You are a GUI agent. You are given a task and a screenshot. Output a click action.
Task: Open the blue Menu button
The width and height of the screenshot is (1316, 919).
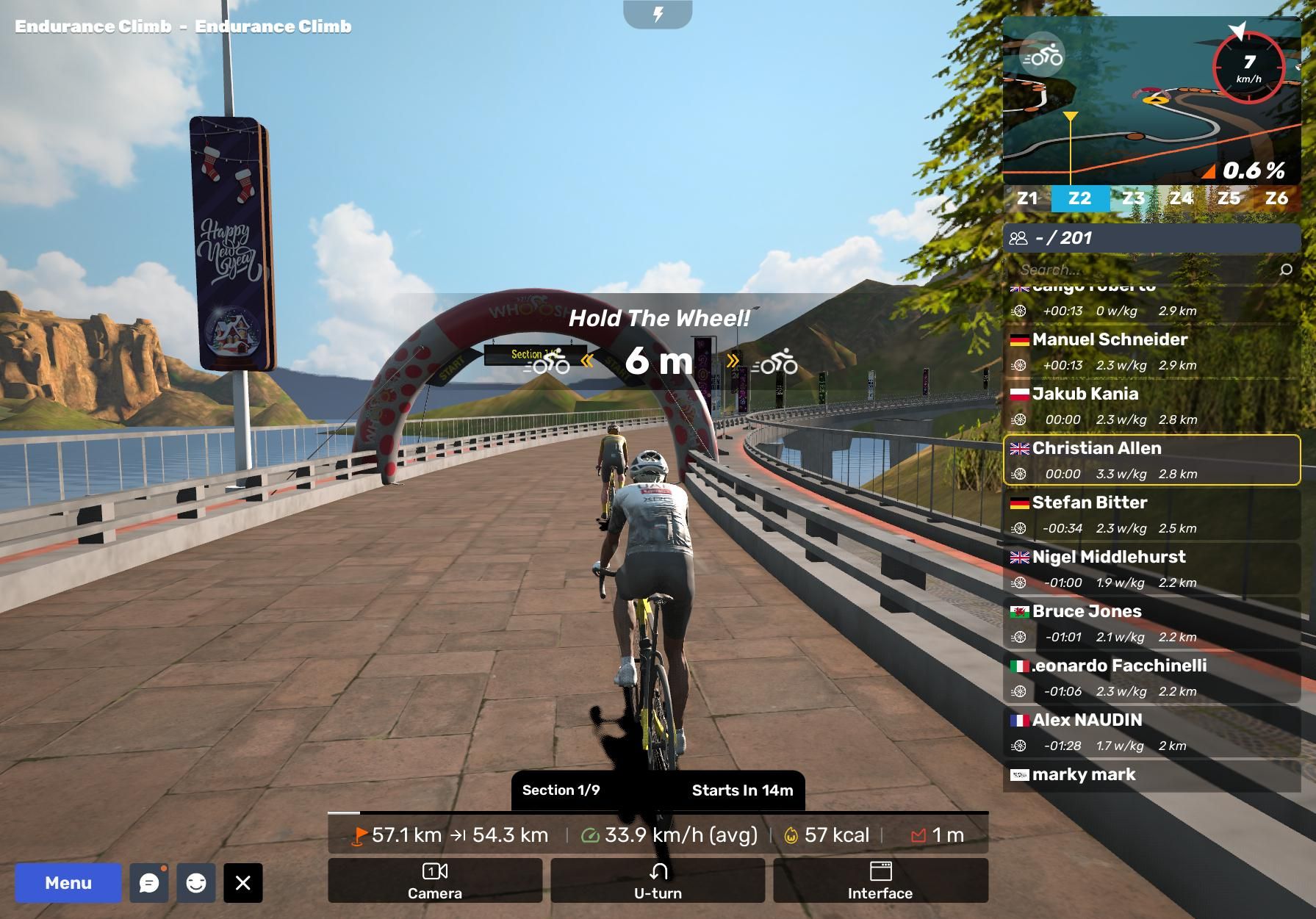[x=68, y=882]
